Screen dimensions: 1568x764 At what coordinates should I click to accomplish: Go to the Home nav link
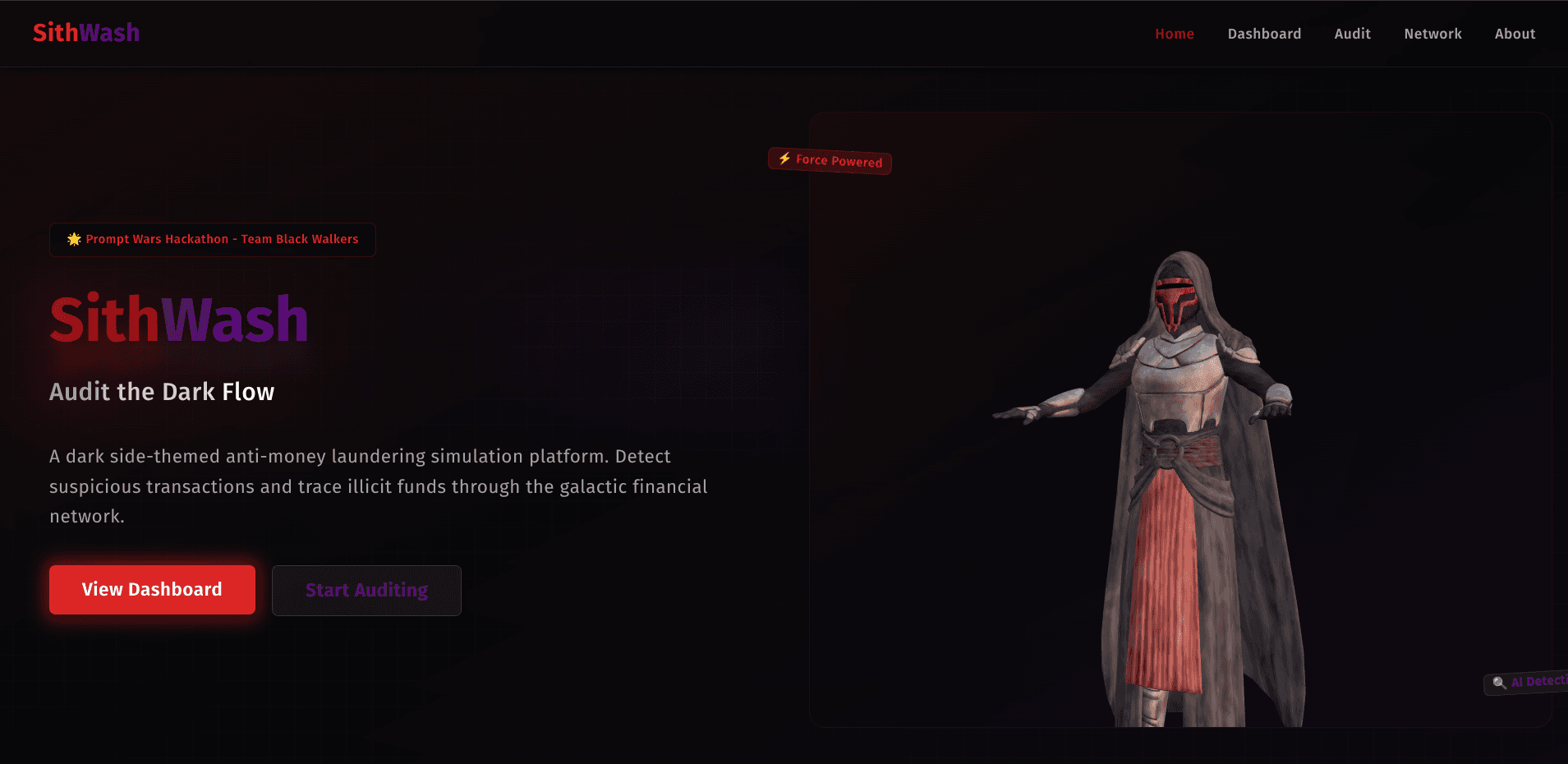point(1175,34)
